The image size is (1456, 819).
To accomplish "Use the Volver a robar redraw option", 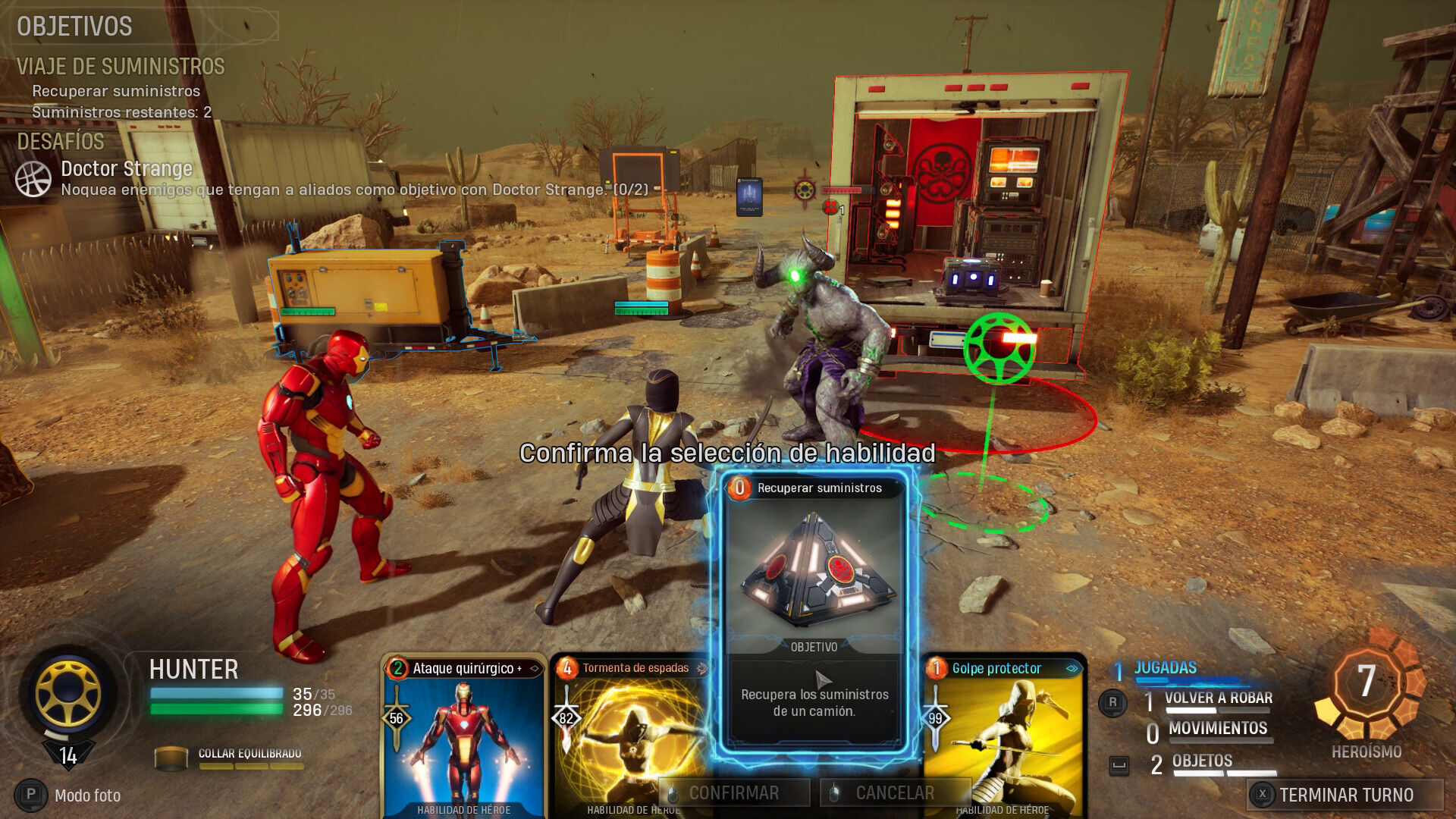I will [1217, 698].
